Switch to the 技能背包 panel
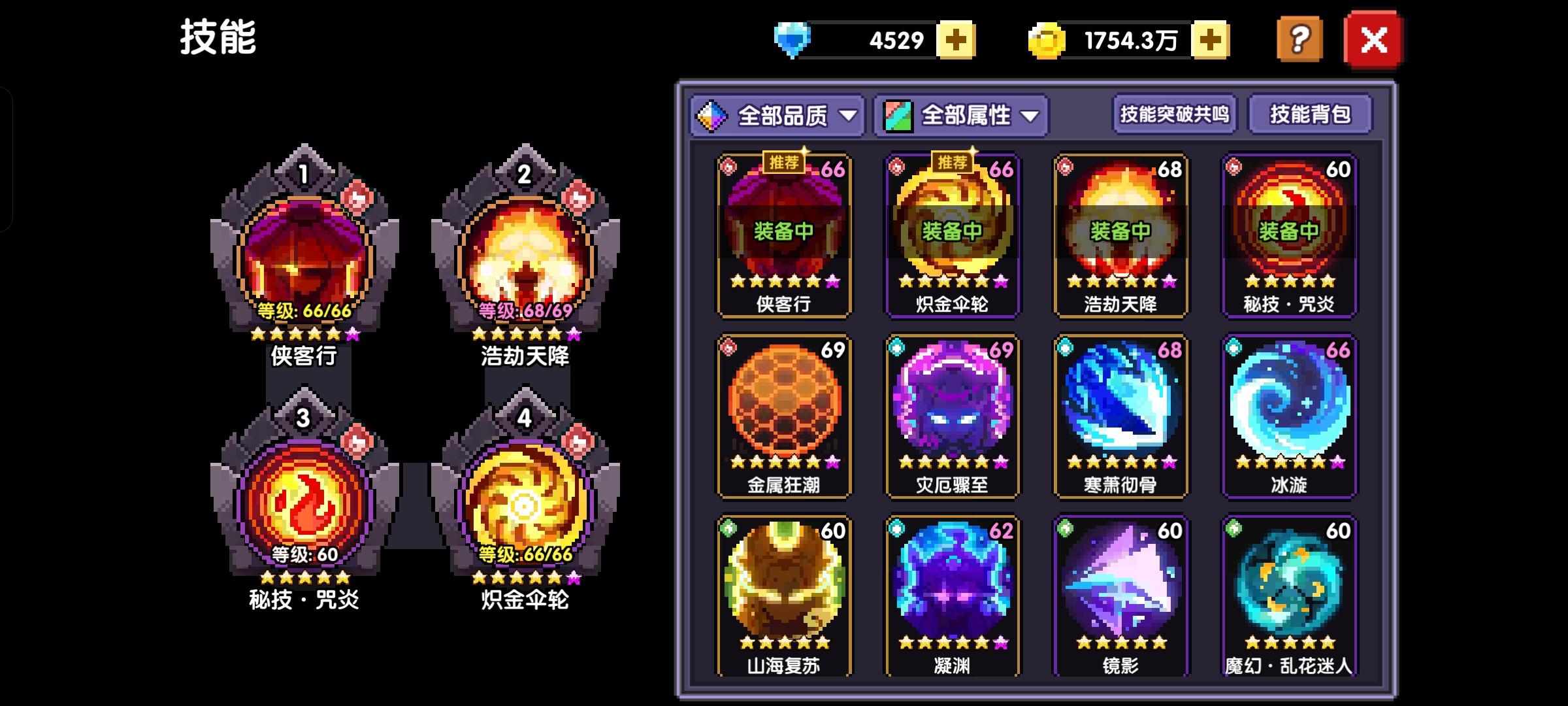This screenshot has width=1568, height=706. tap(1310, 113)
